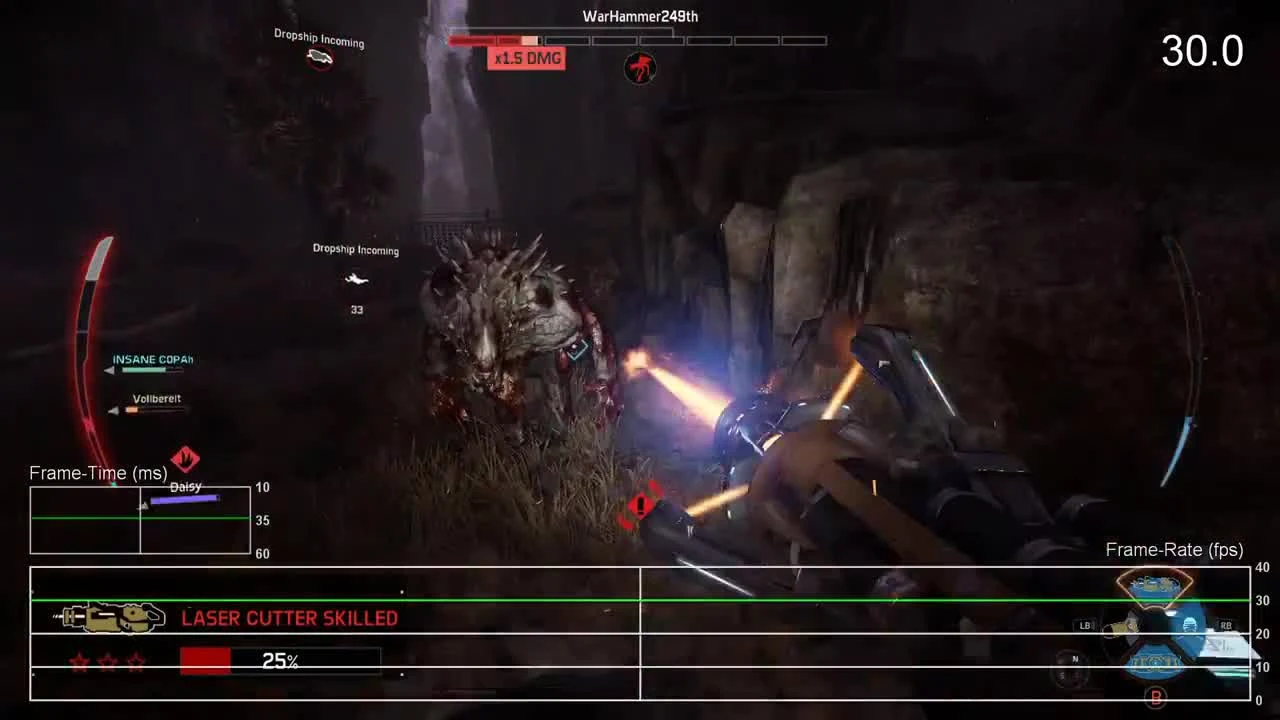Click the dropship incoming plane icon at top left
Viewport: 1280px width, 720px height.
click(x=318, y=58)
